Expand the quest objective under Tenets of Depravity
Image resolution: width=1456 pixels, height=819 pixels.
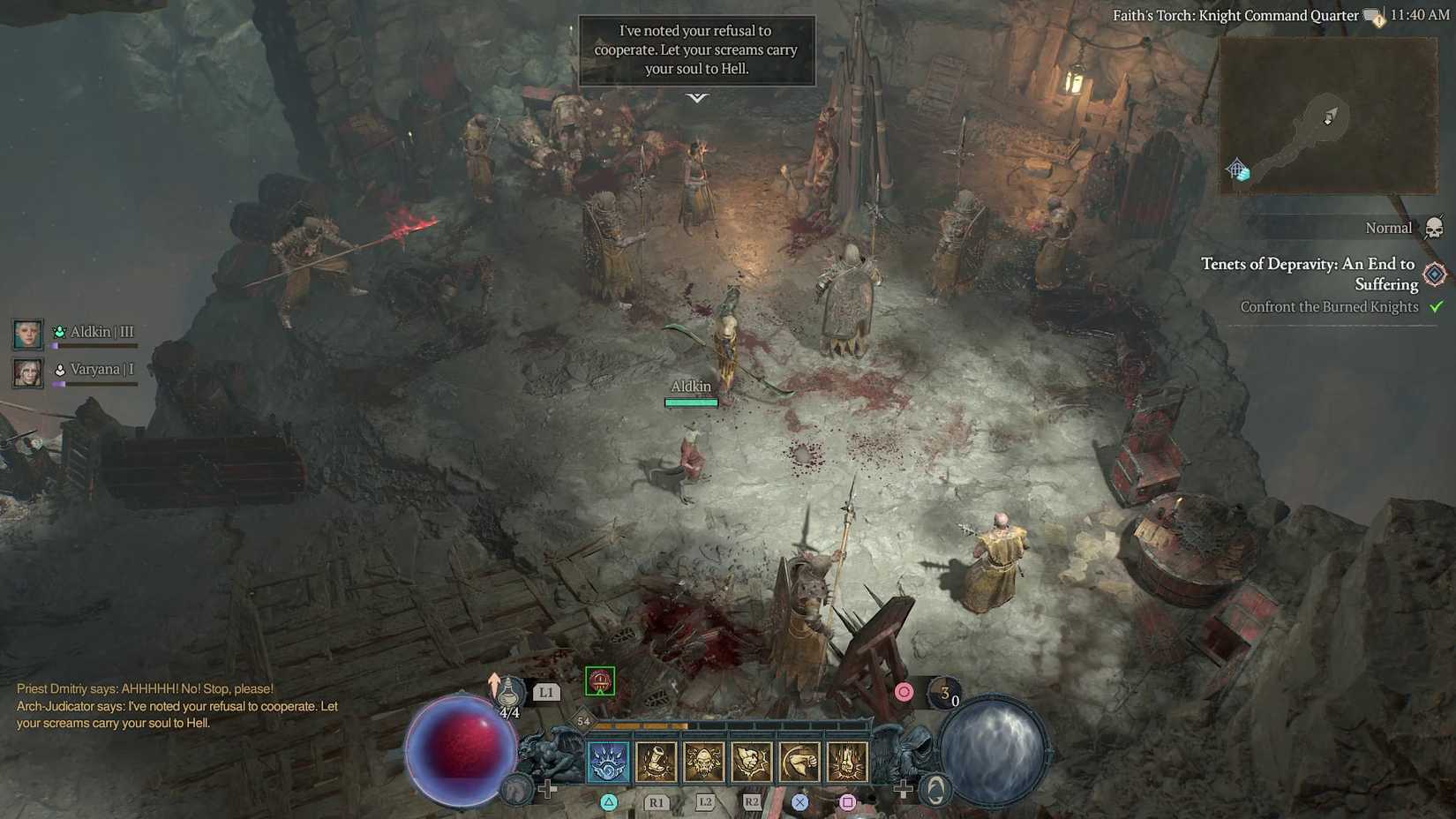coord(1328,306)
